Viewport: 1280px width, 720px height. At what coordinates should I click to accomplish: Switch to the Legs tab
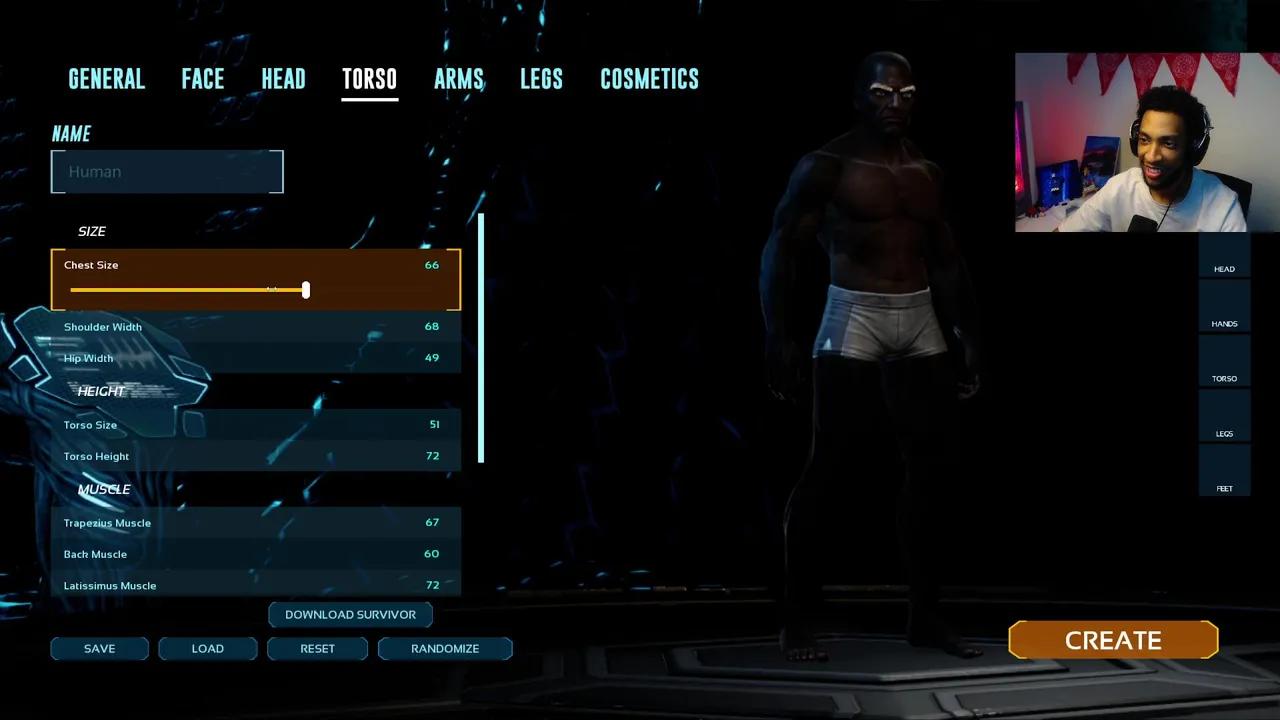click(541, 79)
